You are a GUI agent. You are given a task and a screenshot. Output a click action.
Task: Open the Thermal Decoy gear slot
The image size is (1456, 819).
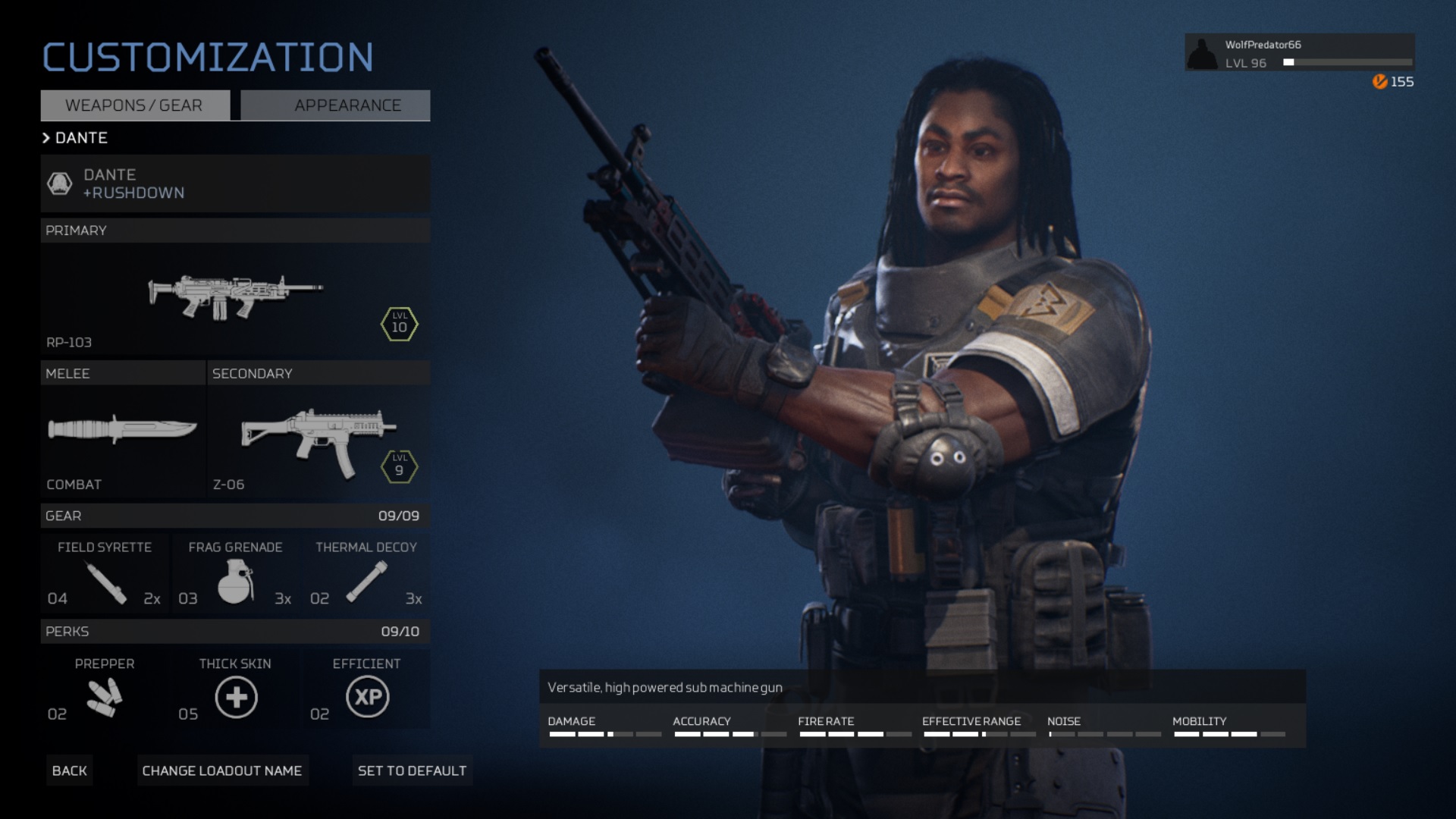tap(366, 574)
